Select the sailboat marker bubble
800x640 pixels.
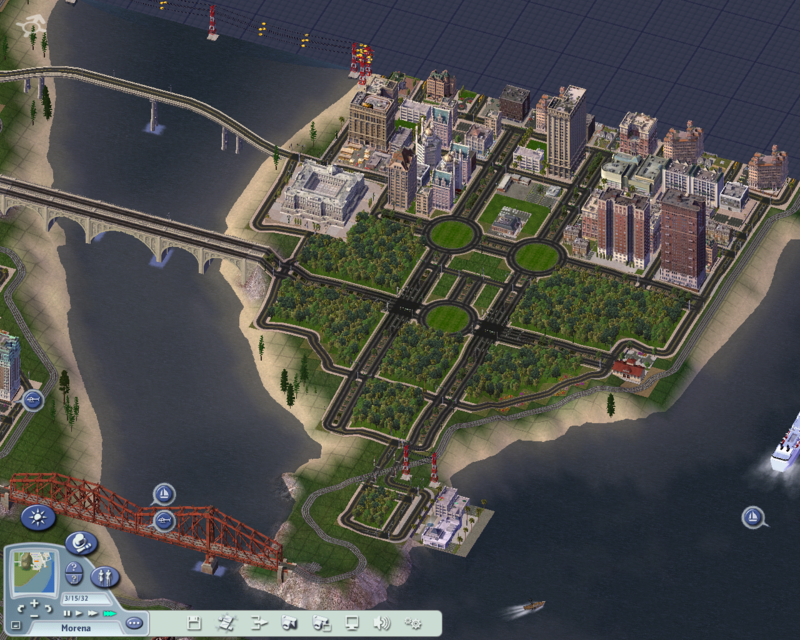pos(164,493)
